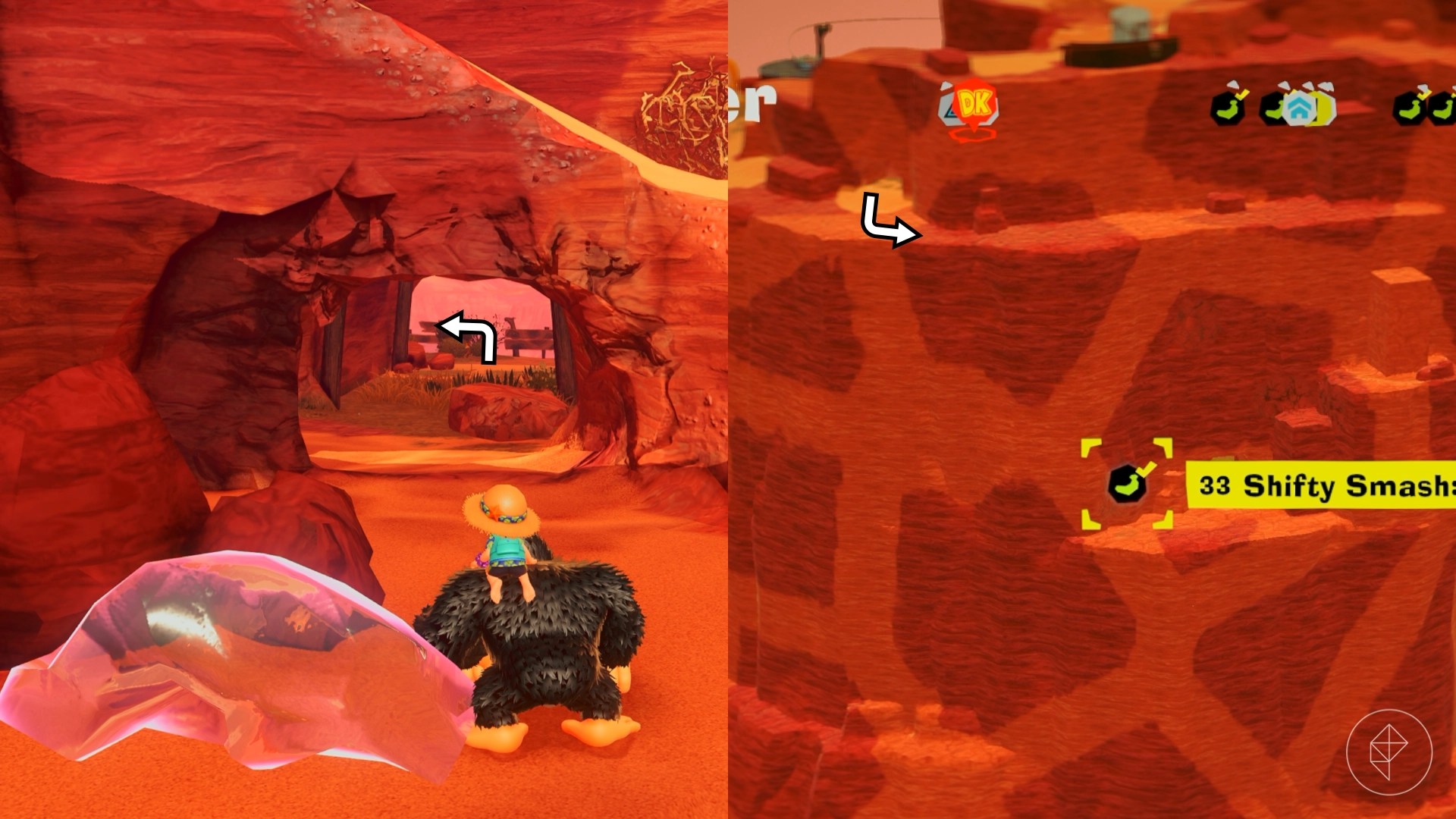Click the blue house map marker

[1300, 108]
